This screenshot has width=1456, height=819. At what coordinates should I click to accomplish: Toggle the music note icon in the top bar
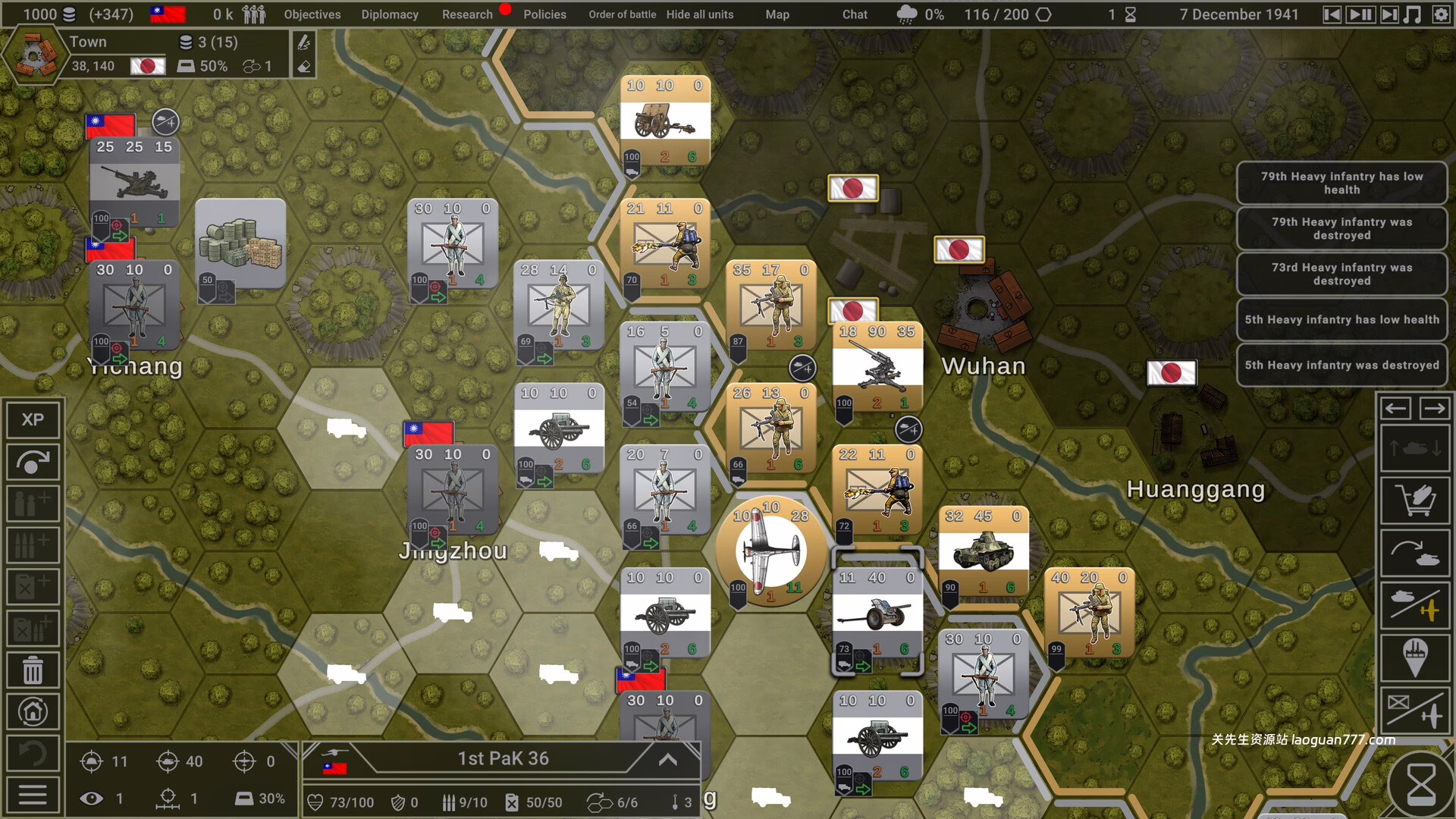[1412, 14]
